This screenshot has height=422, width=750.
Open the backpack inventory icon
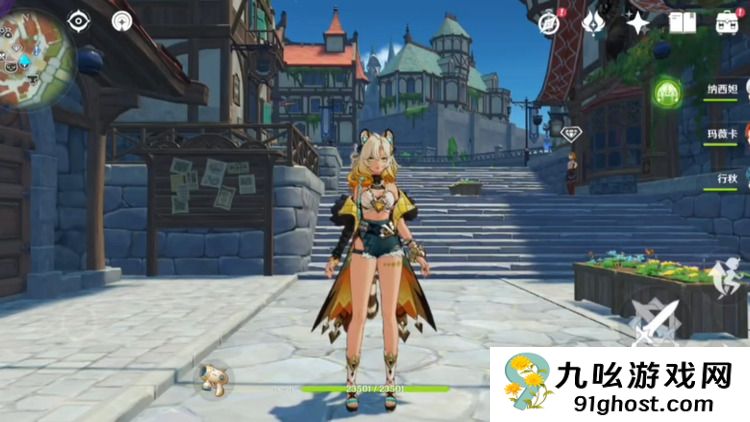726,22
